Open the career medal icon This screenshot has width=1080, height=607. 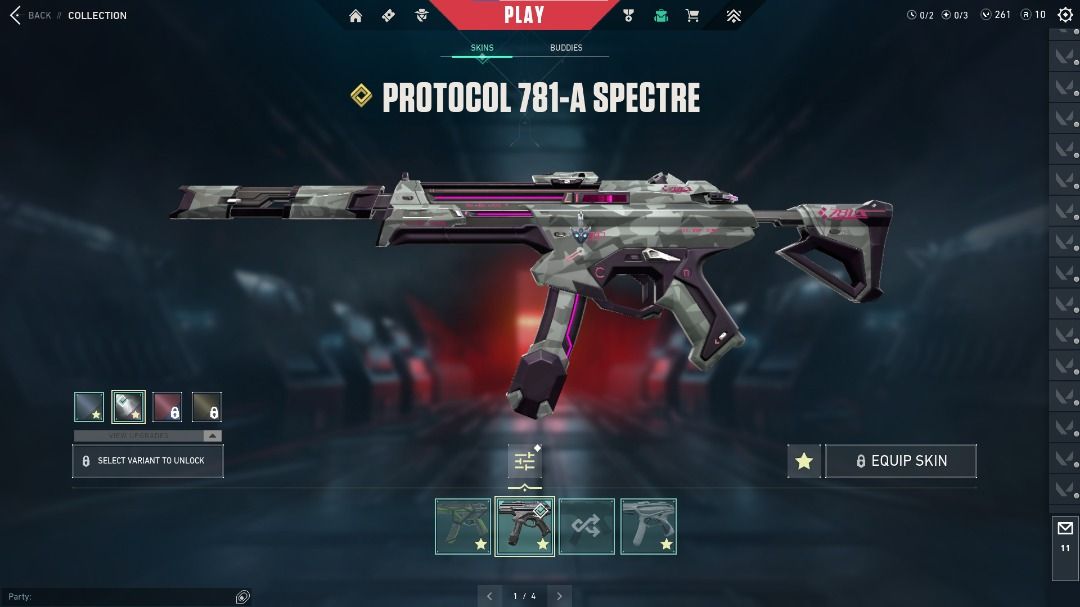[628, 16]
